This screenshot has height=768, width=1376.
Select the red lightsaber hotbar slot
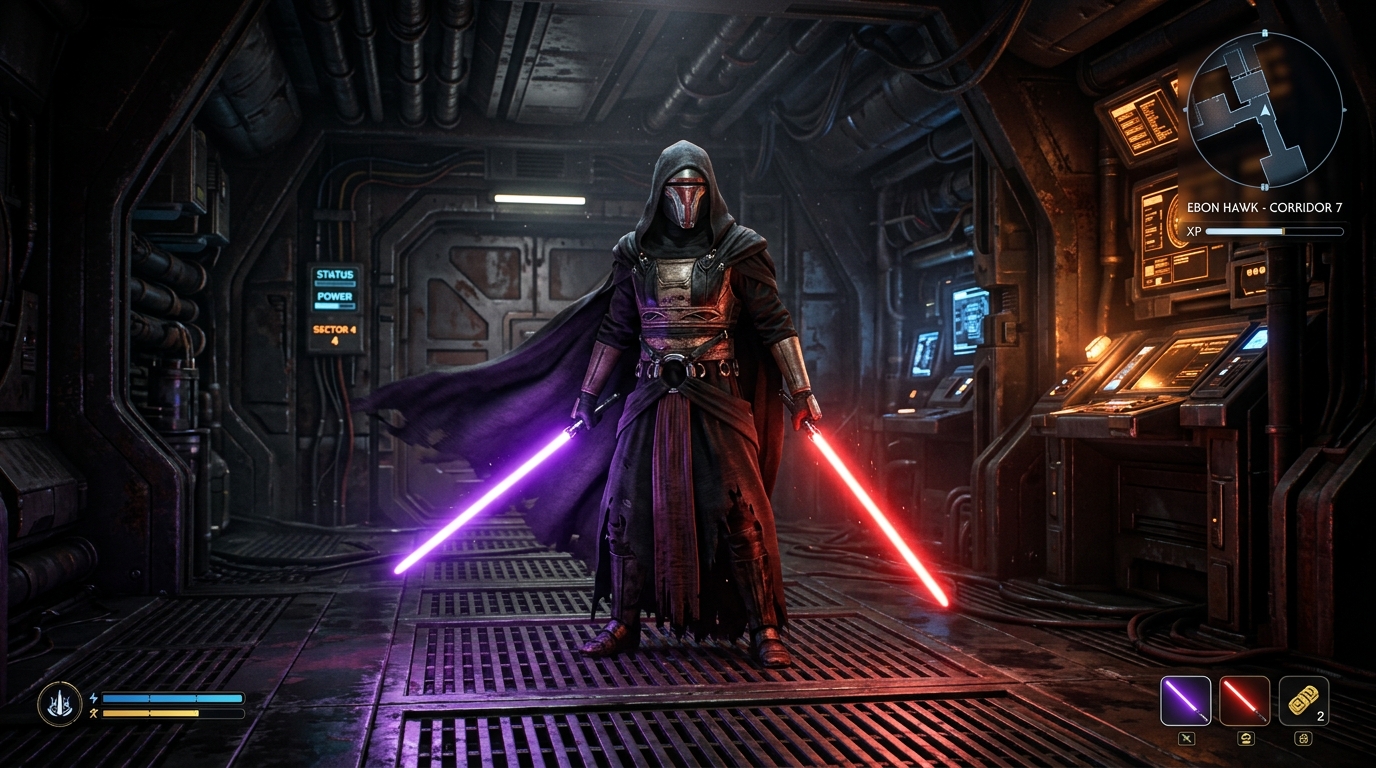click(x=1245, y=700)
